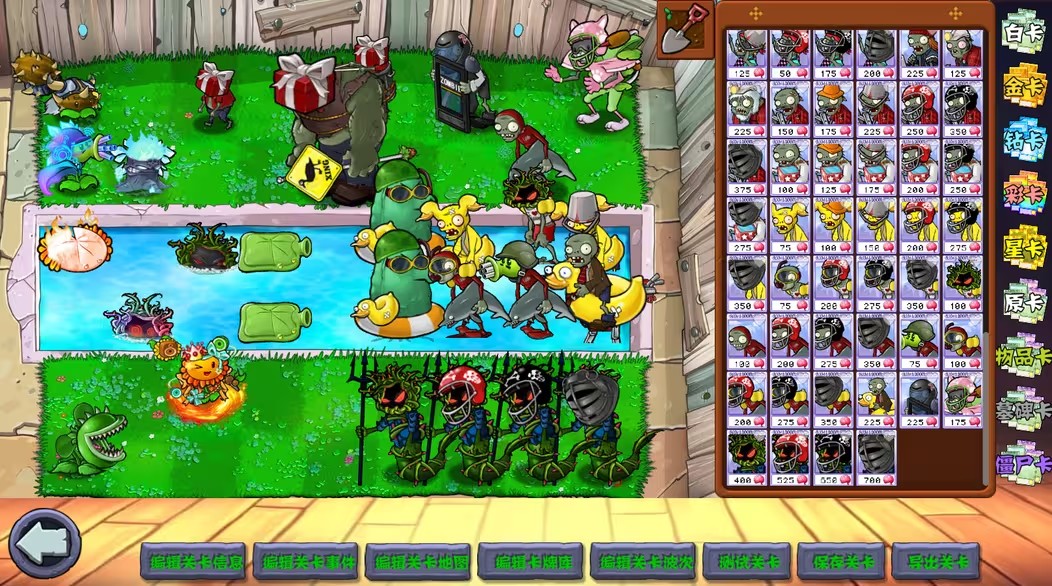Screen dimensions: 1052x586
Task: Open 编辑关卡事件 (edit level events)
Action: (x=305, y=562)
